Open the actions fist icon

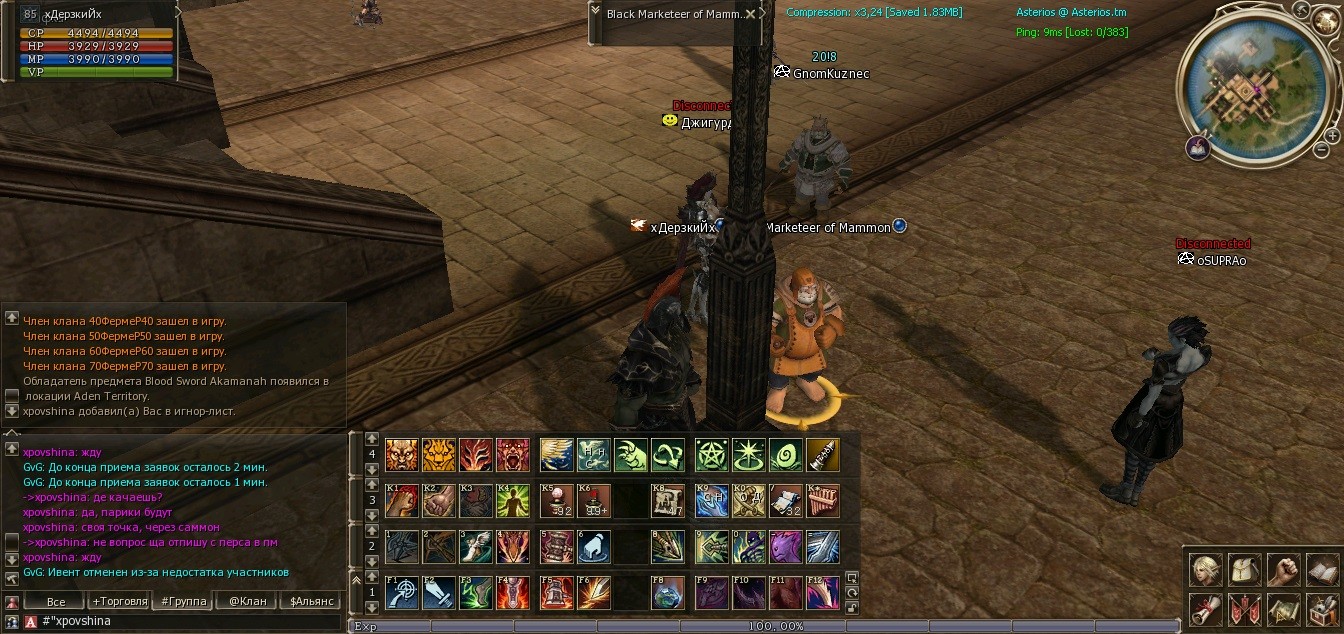pos(1283,570)
